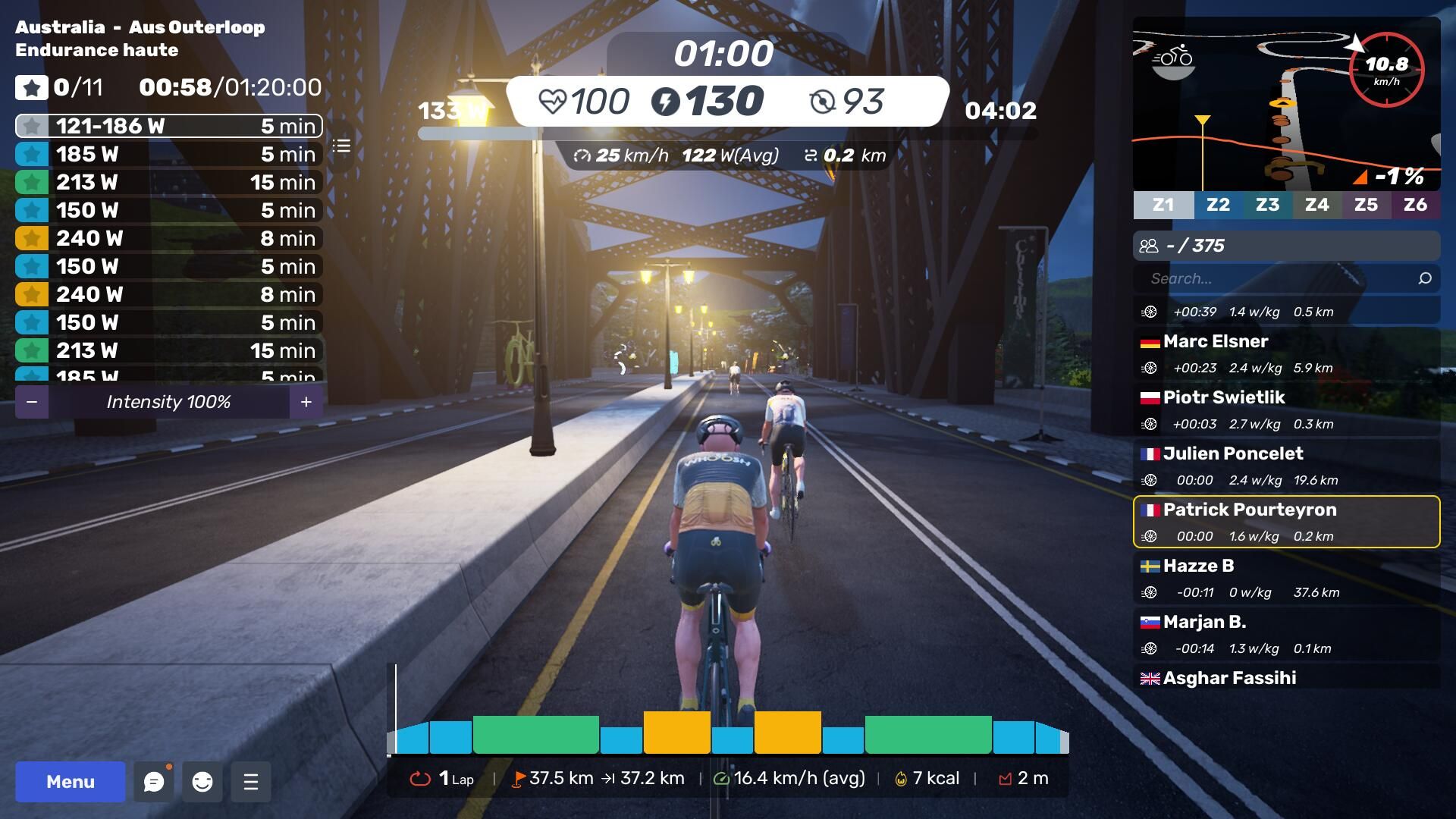Pick rider Hazze B from the list
This screenshot has width=1456, height=819.
click(x=1286, y=579)
